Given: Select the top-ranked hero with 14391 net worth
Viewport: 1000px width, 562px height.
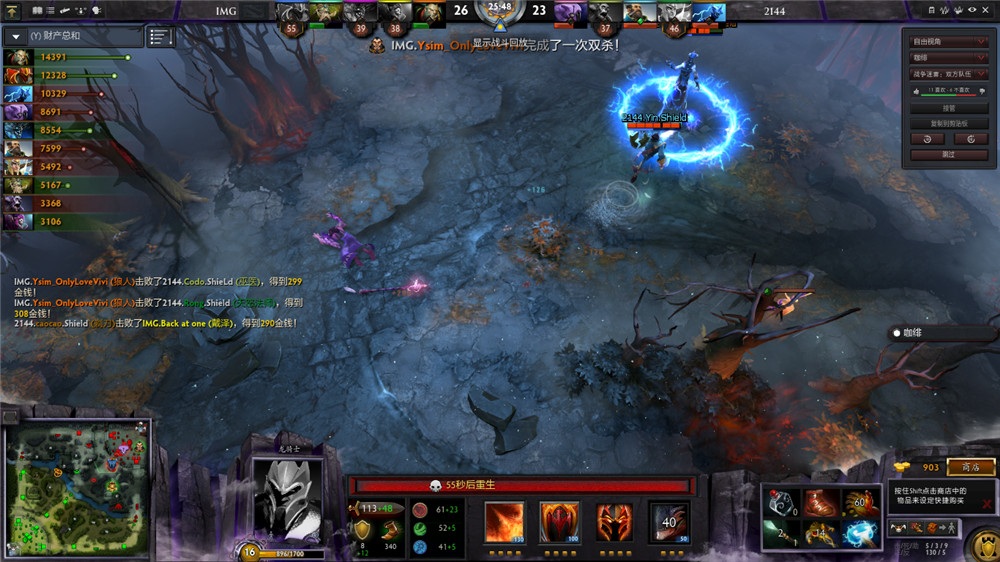Looking at the screenshot, I should 16,58.
